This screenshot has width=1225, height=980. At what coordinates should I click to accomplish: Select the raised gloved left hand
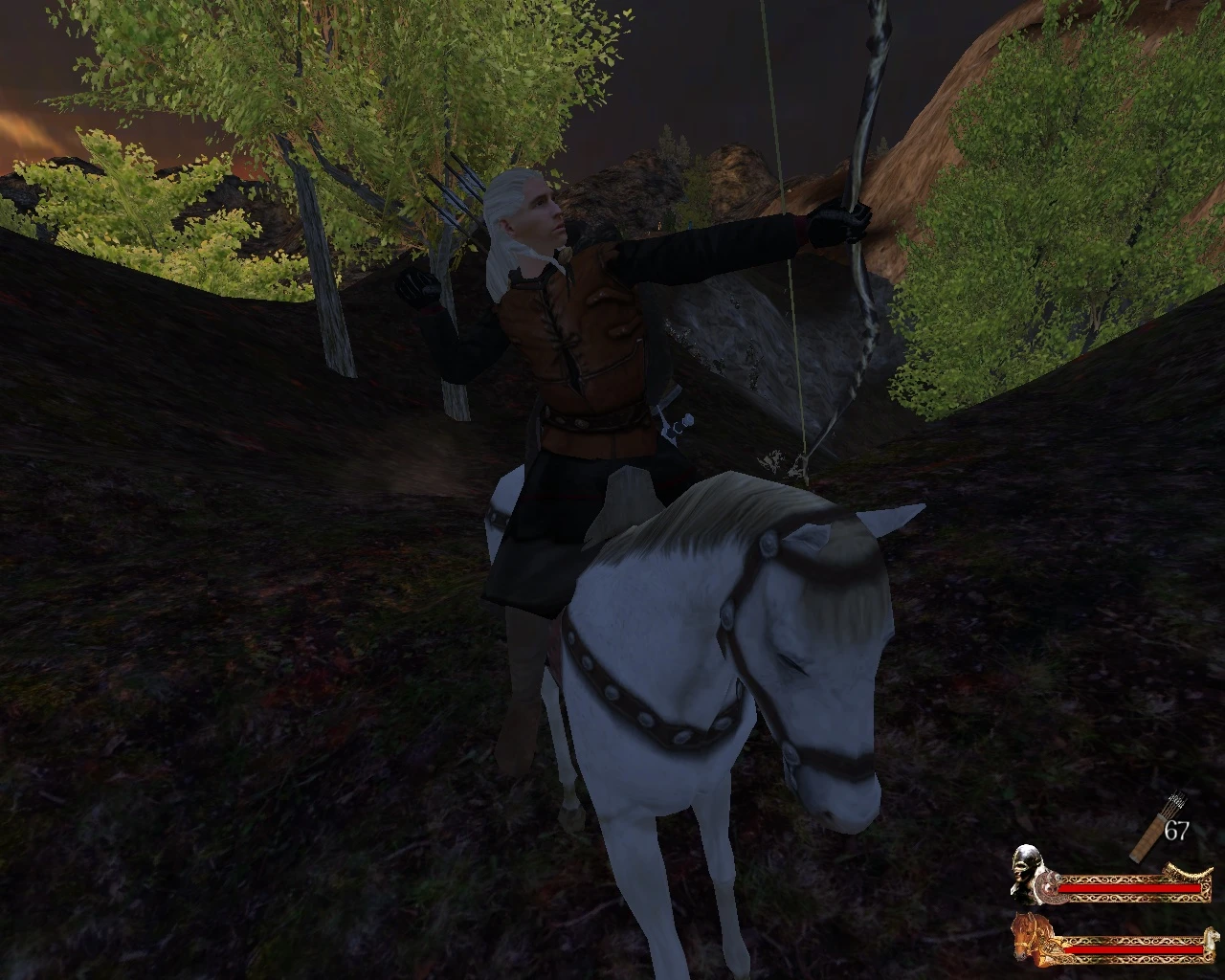point(416,287)
